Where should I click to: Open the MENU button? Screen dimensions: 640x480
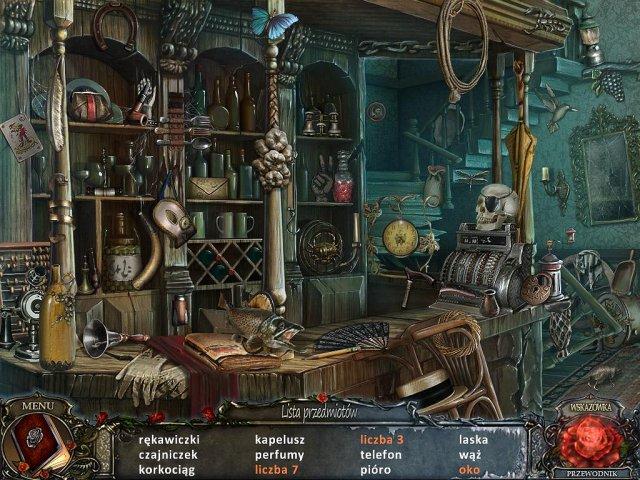point(37,407)
